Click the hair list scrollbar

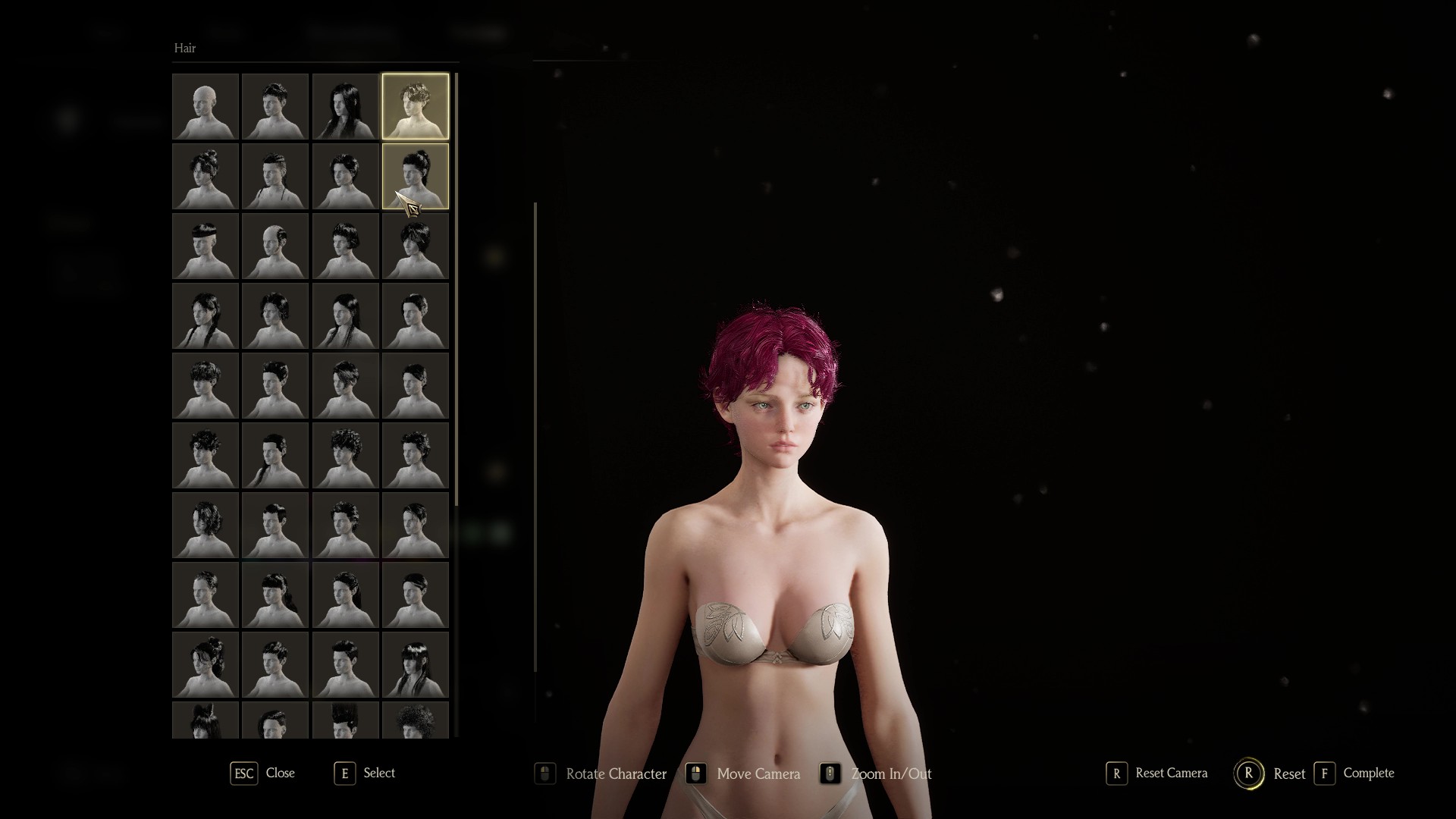[457, 288]
